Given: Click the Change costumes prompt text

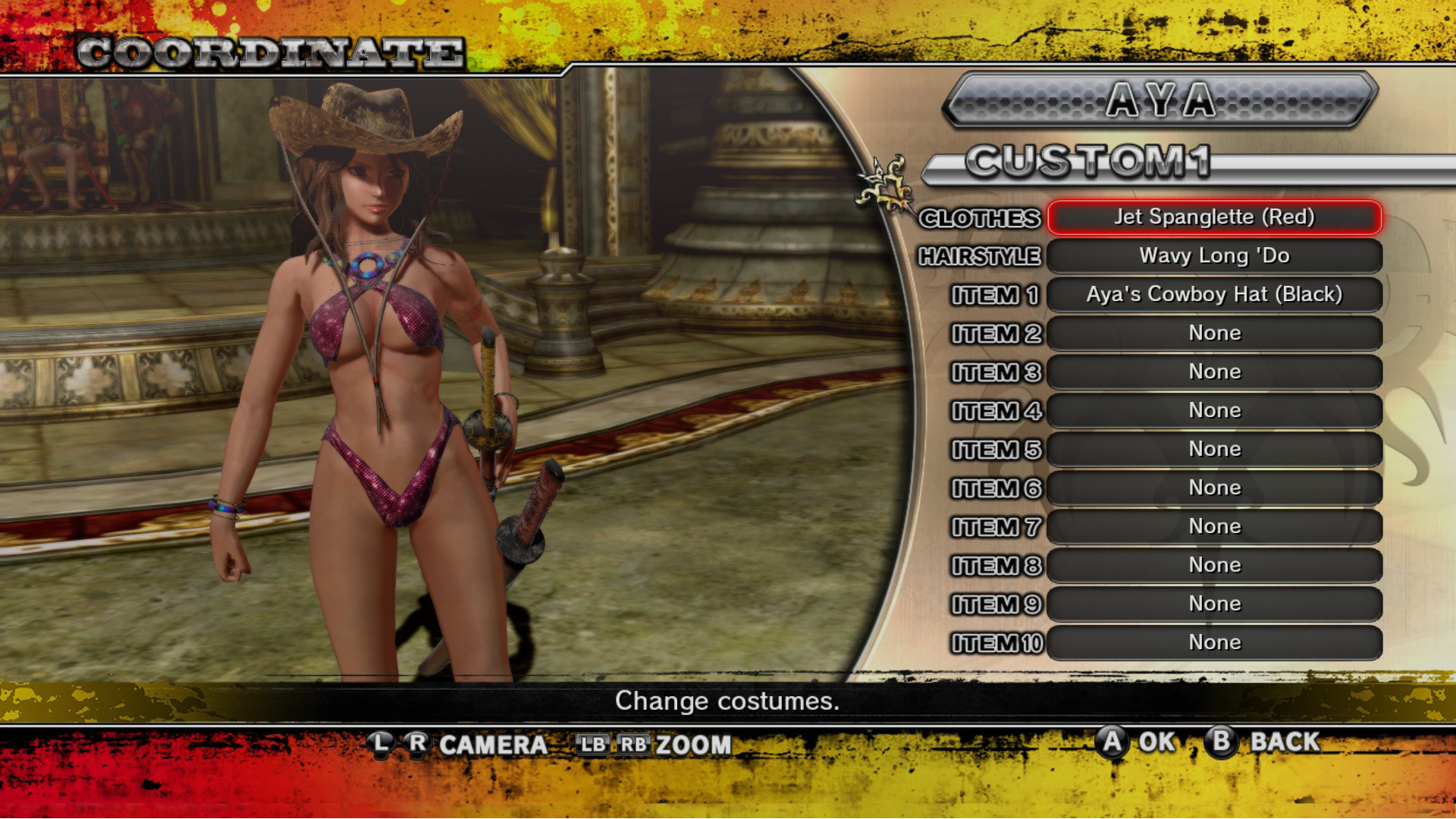Looking at the screenshot, I should 727,701.
